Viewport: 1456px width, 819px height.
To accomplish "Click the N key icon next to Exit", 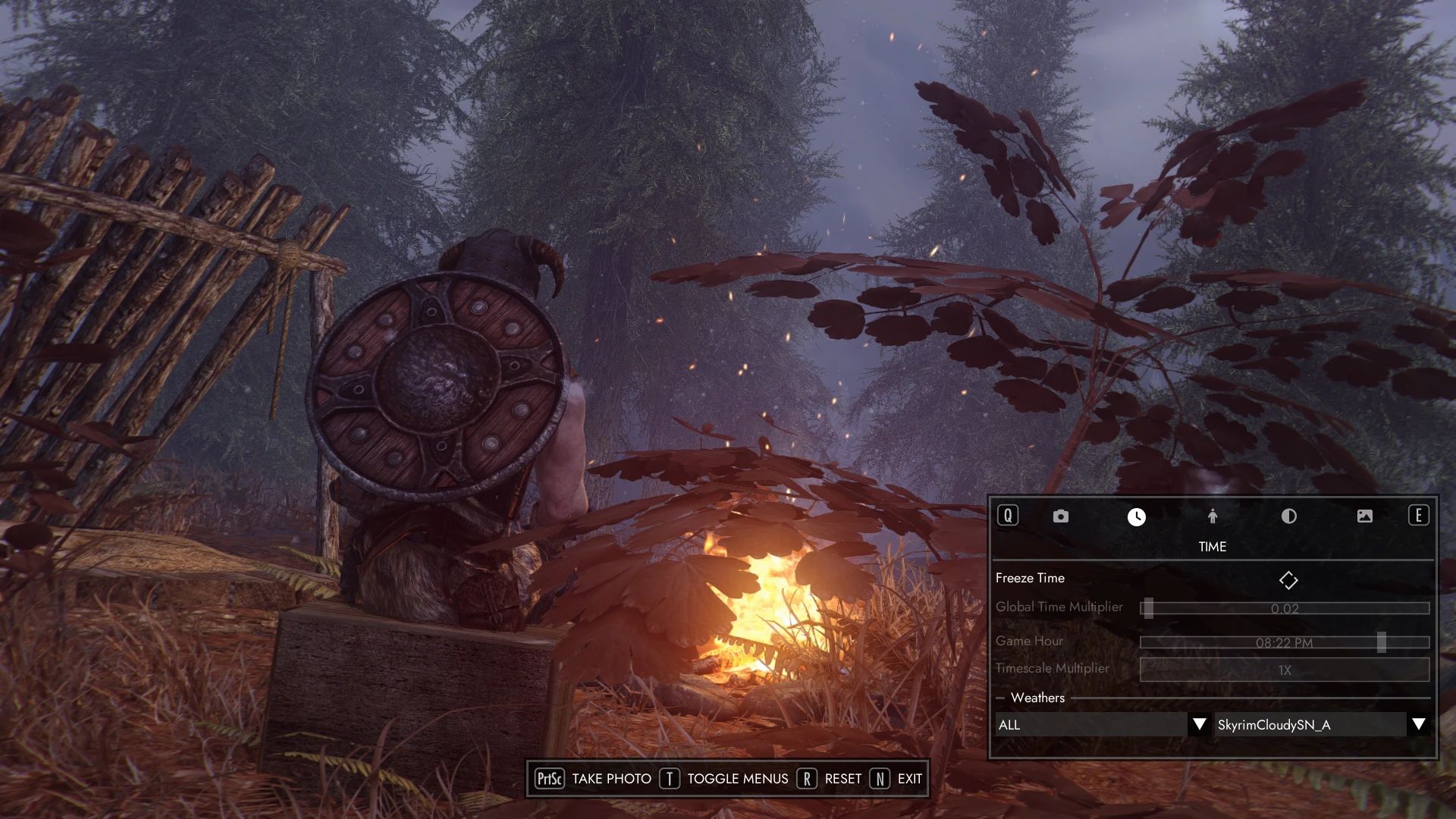I will 880,779.
